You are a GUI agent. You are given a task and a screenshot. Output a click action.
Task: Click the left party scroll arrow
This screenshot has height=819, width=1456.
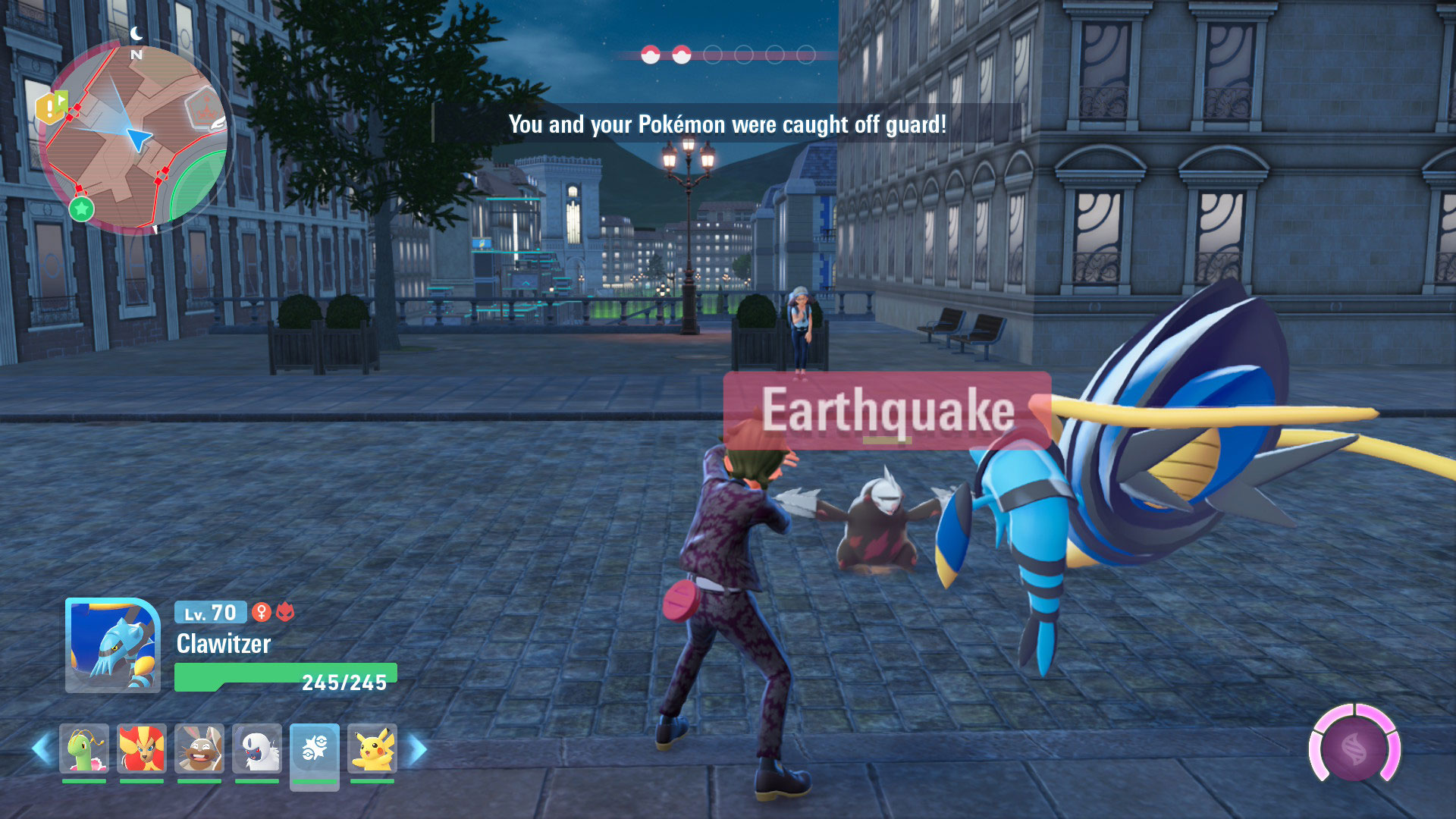42,749
